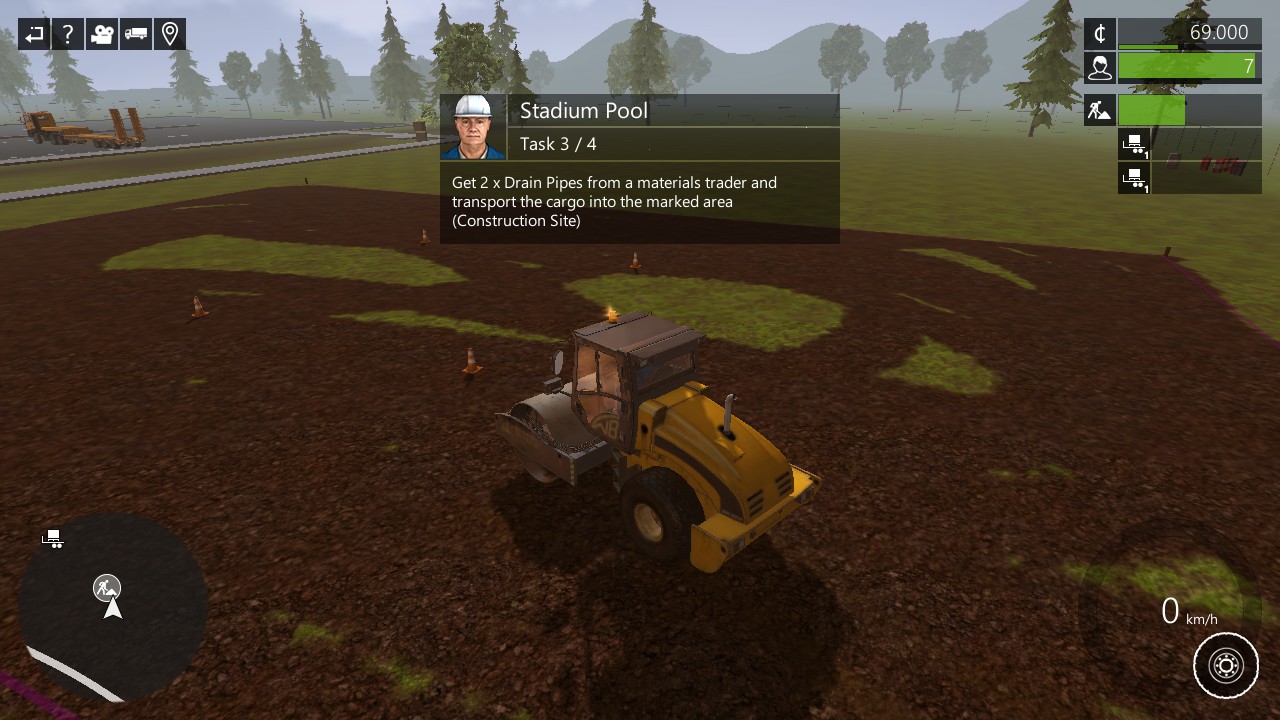Screen dimensions: 1280x720
Task: Click the cent currency icon
Action: (1100, 34)
